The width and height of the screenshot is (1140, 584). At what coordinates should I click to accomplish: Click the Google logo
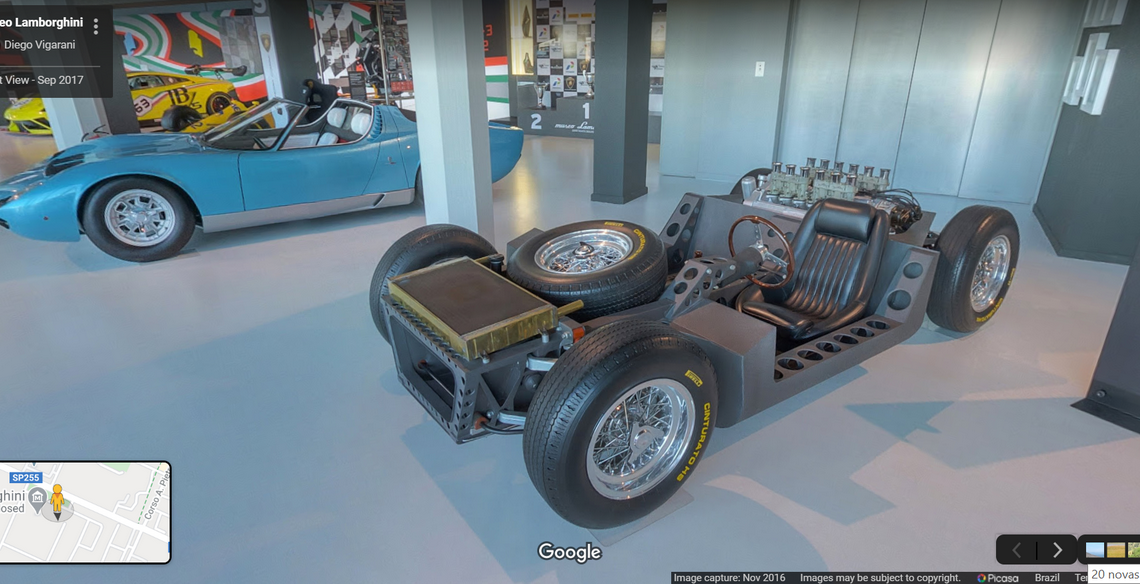[x=569, y=552]
